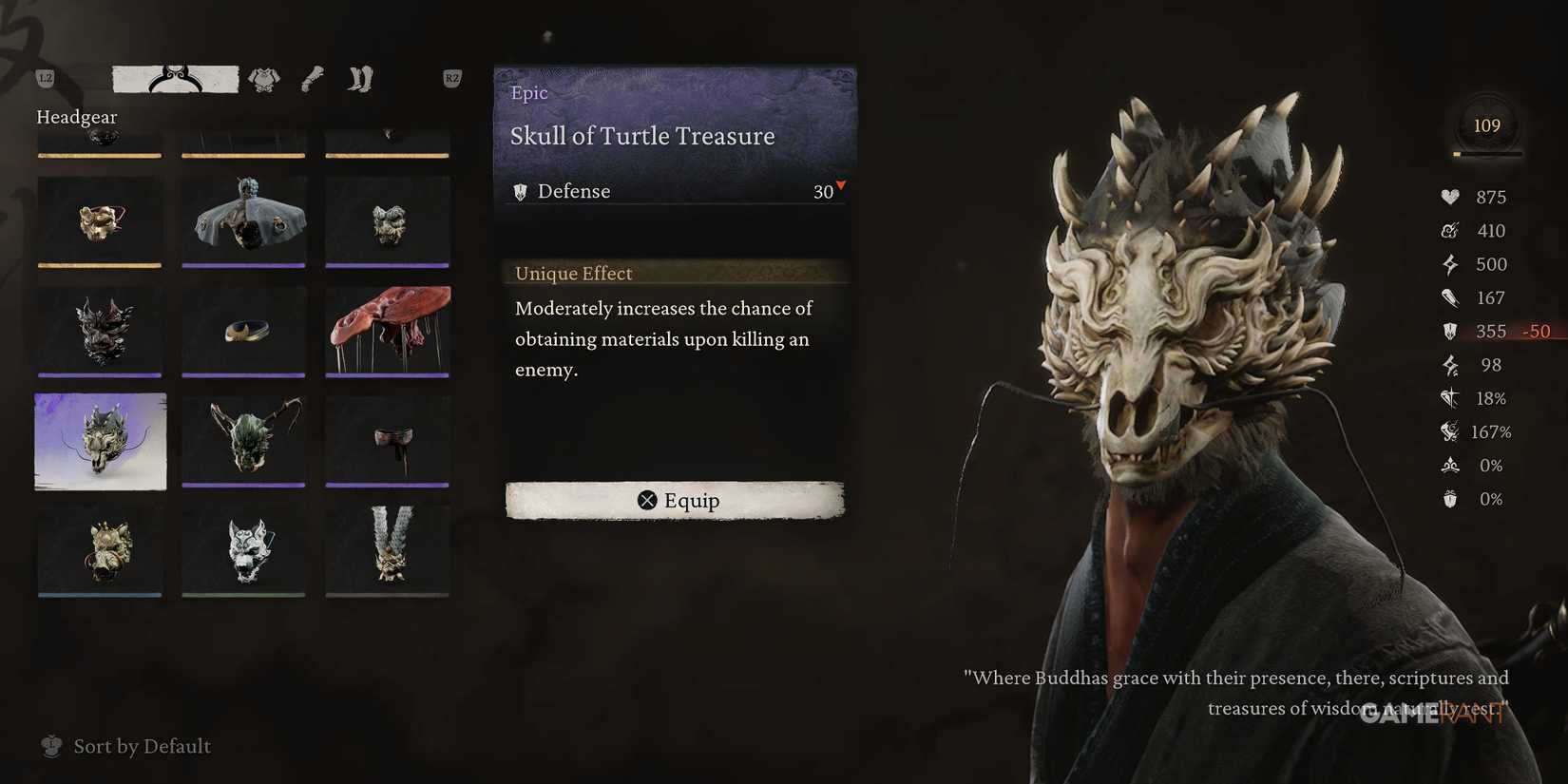Expand the equipment level badge showing 109
This screenshot has width=1568, height=784.
pos(1486,124)
